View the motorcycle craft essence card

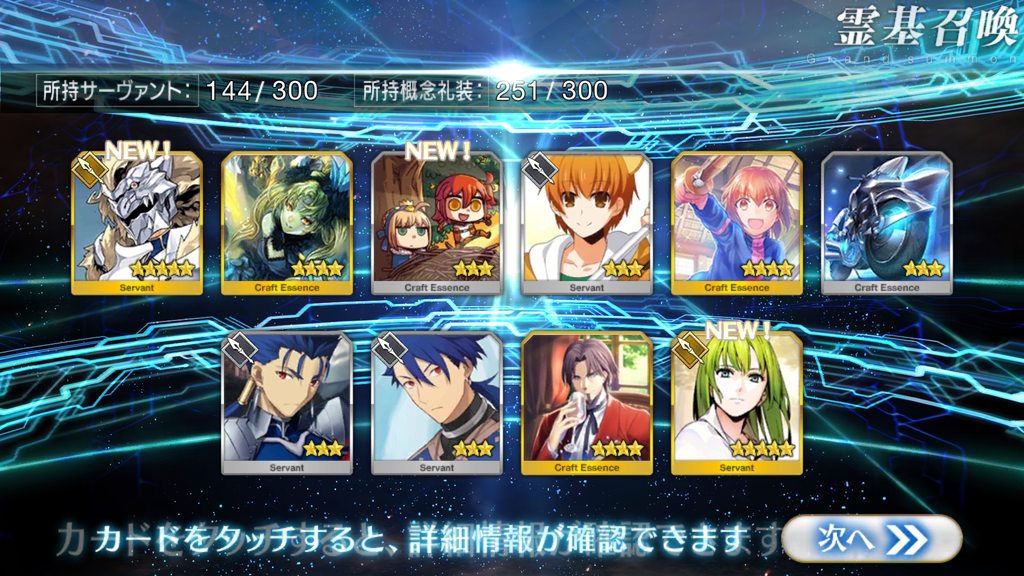pyautogui.click(x=887, y=224)
